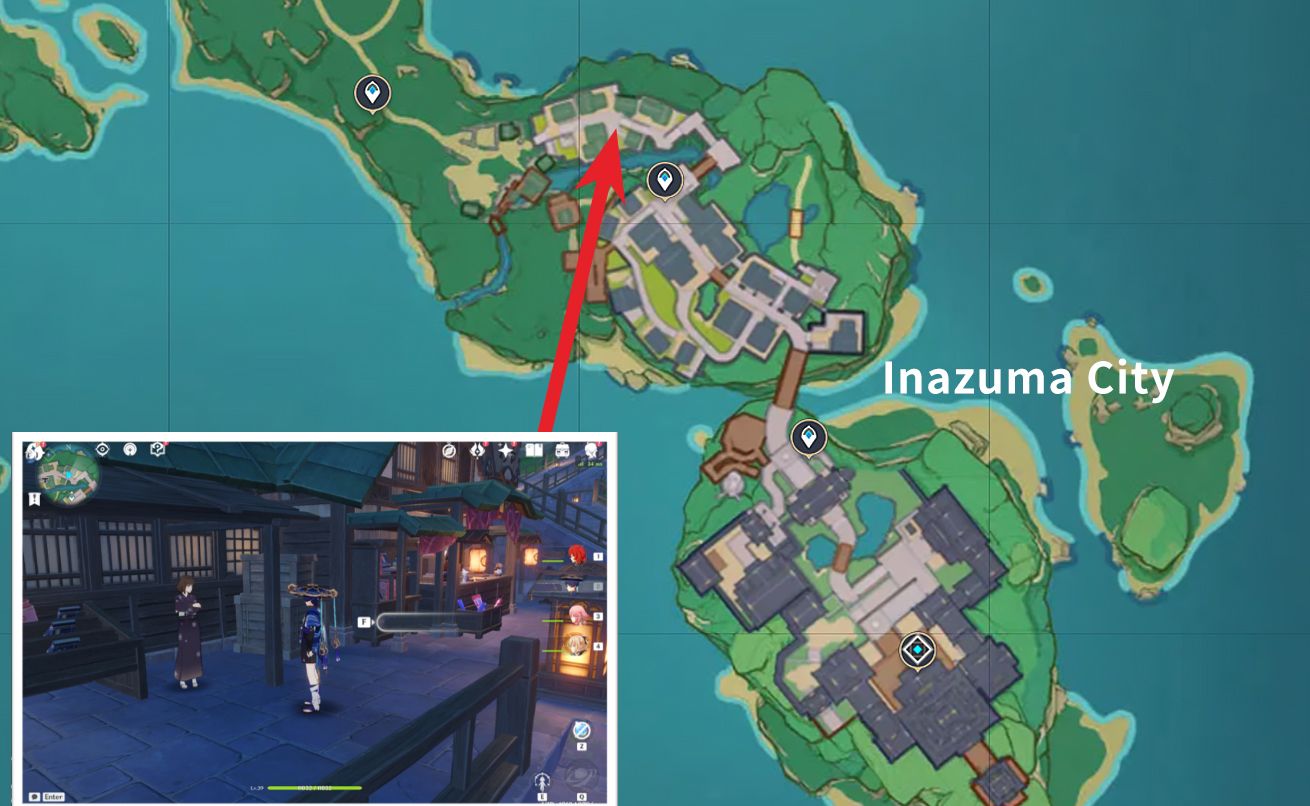Open the Wish screen star icon
Image resolution: width=1310 pixels, height=806 pixels.
[506, 451]
